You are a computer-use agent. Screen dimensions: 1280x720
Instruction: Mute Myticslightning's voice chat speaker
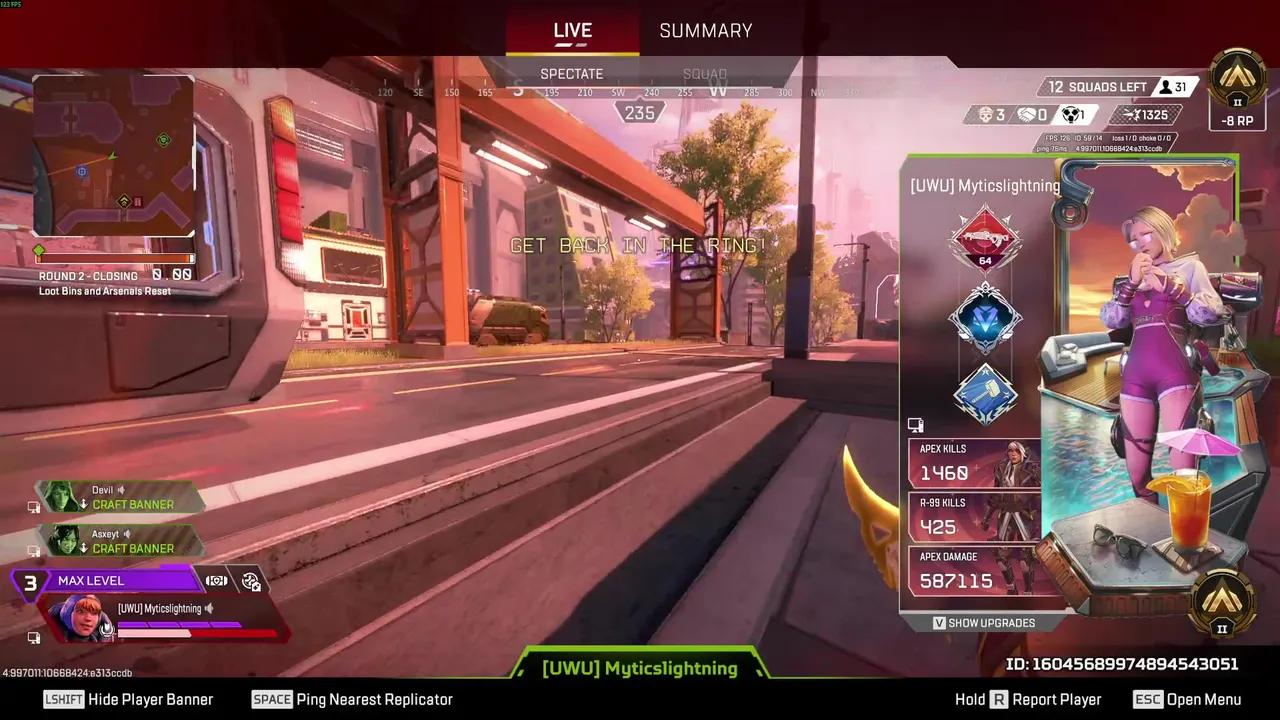point(209,609)
